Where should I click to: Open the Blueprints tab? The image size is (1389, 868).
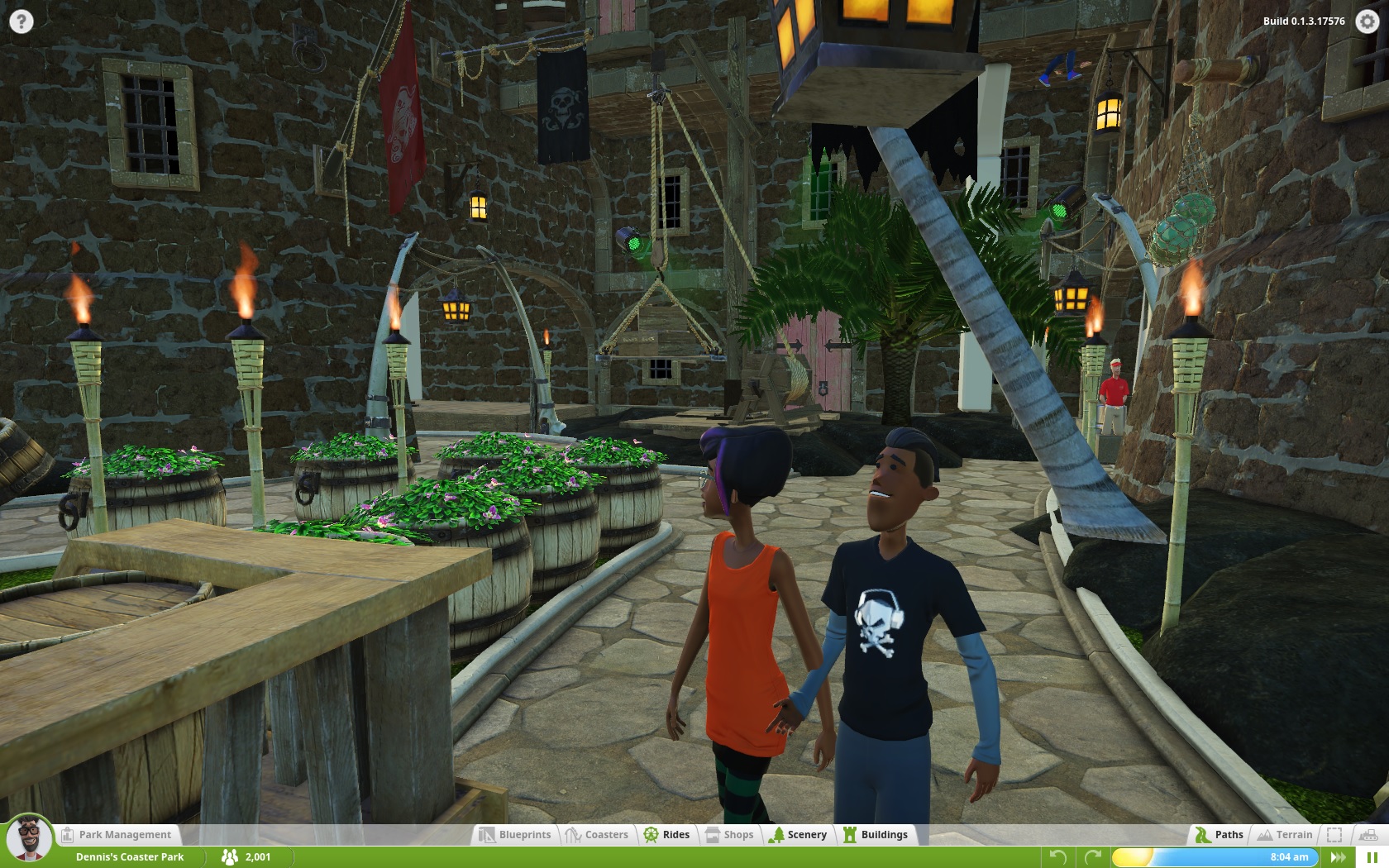(516, 835)
